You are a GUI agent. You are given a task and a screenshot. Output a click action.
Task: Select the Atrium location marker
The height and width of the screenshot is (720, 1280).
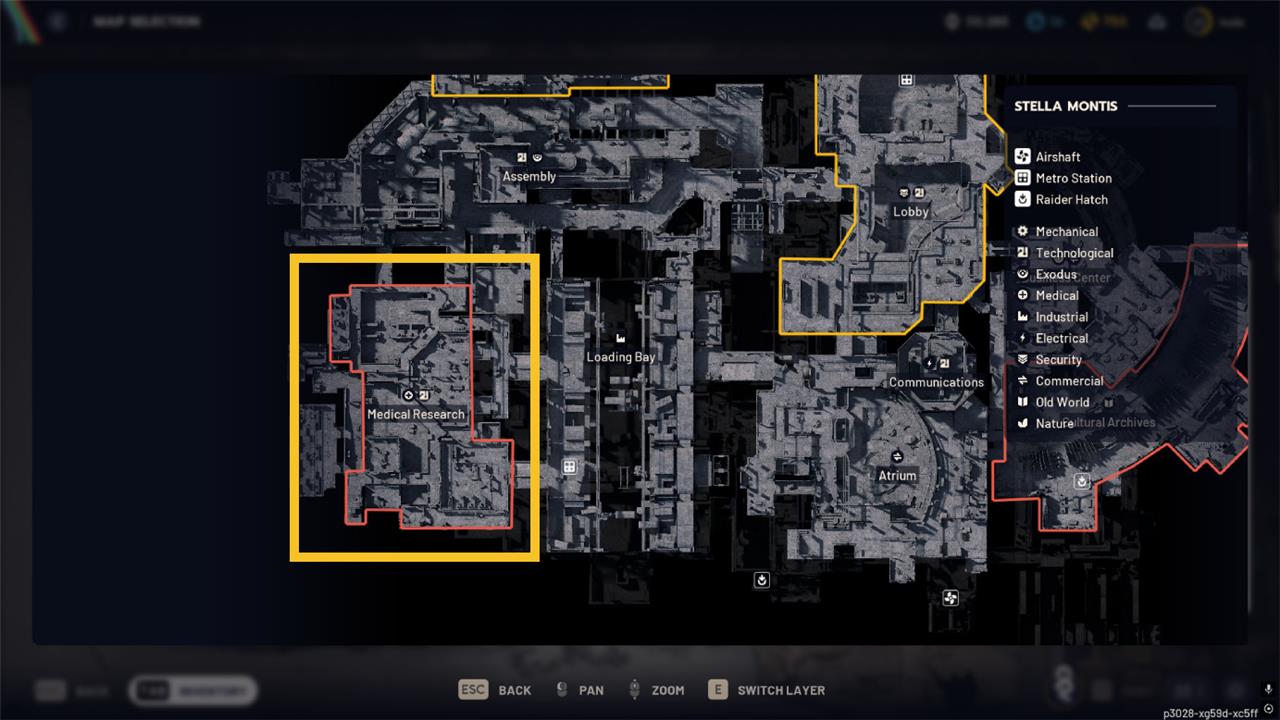(x=897, y=476)
